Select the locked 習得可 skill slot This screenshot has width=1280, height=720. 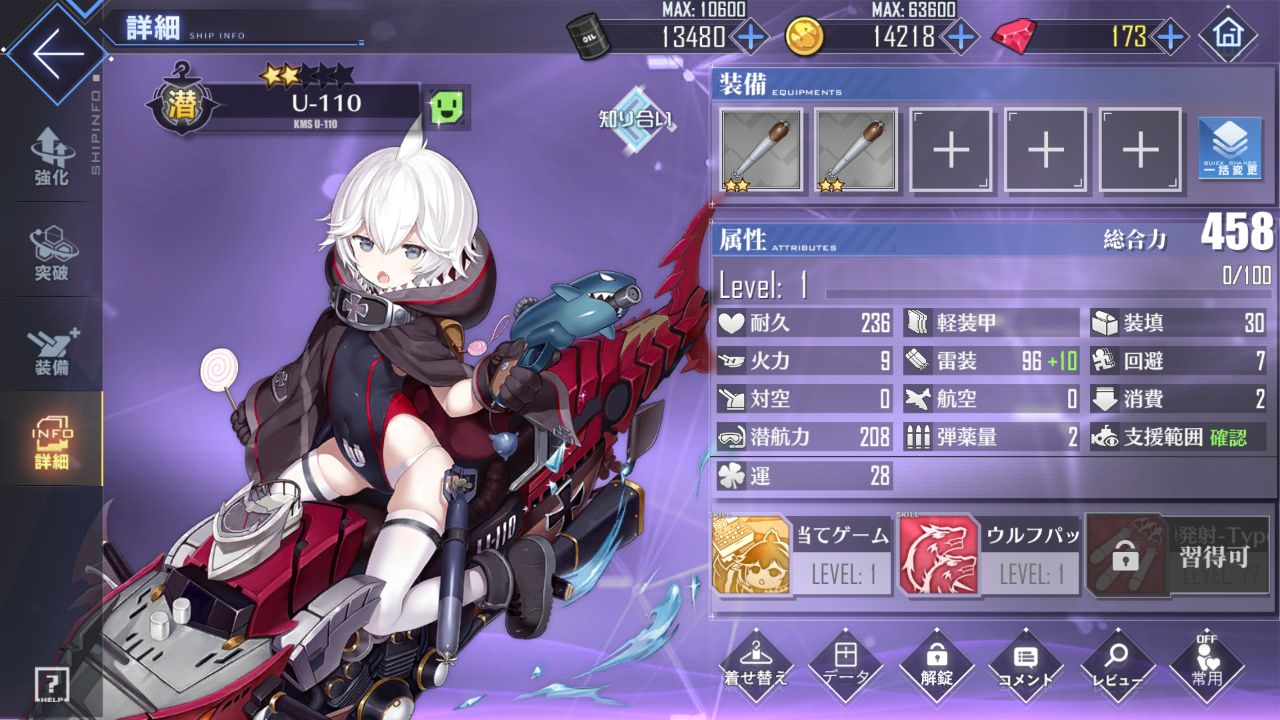[1178, 555]
